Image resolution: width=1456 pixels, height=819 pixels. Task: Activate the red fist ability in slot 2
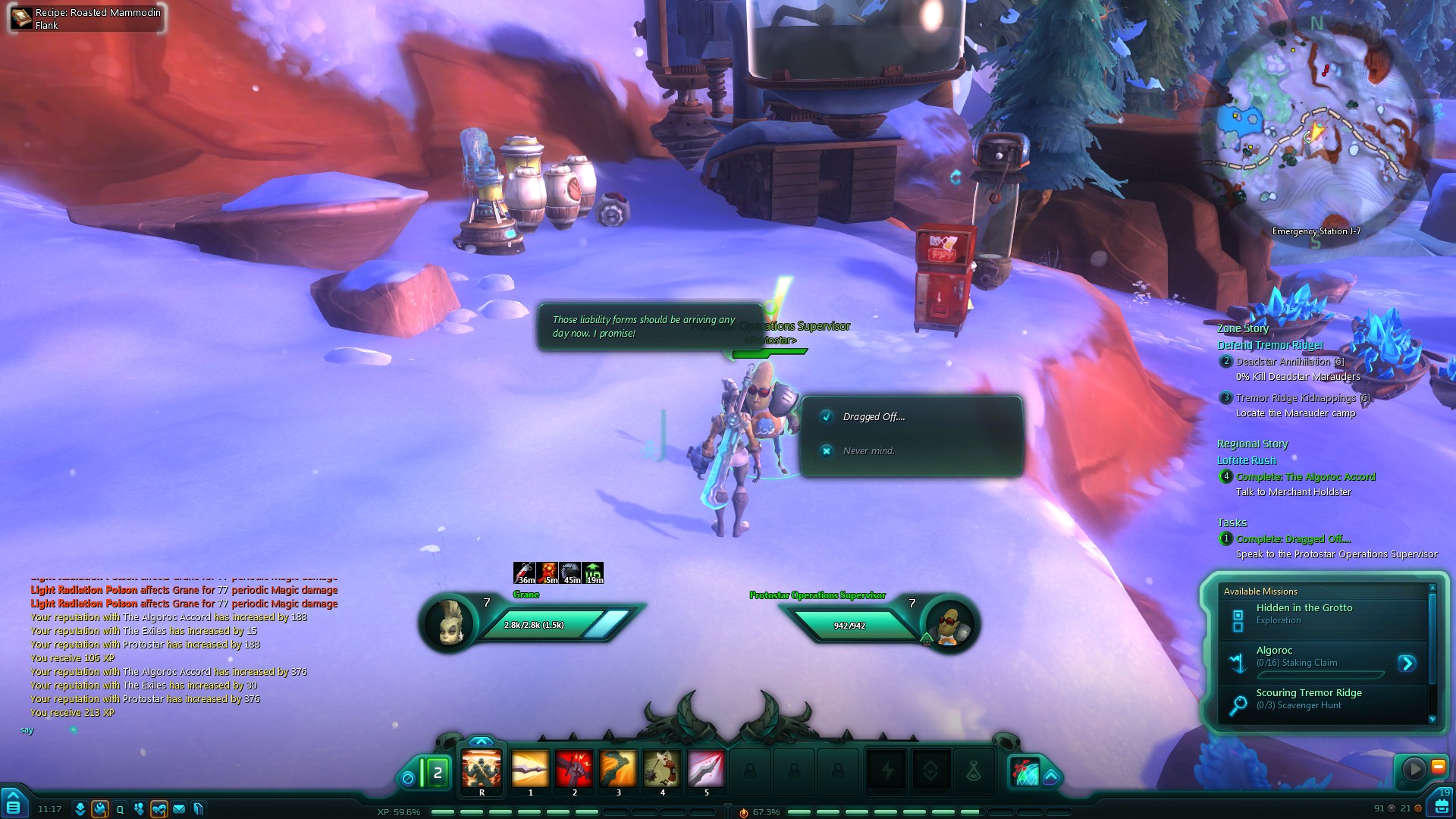point(574,769)
